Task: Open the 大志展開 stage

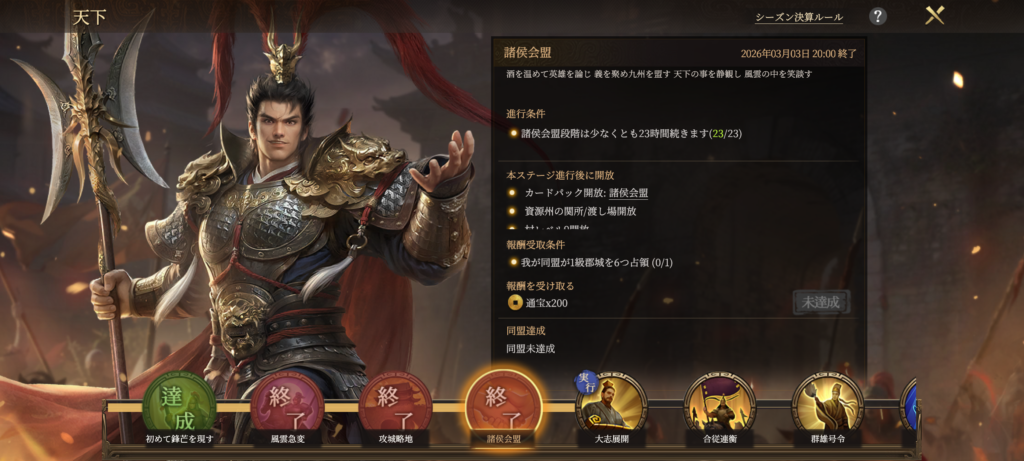Action: [x=612, y=404]
